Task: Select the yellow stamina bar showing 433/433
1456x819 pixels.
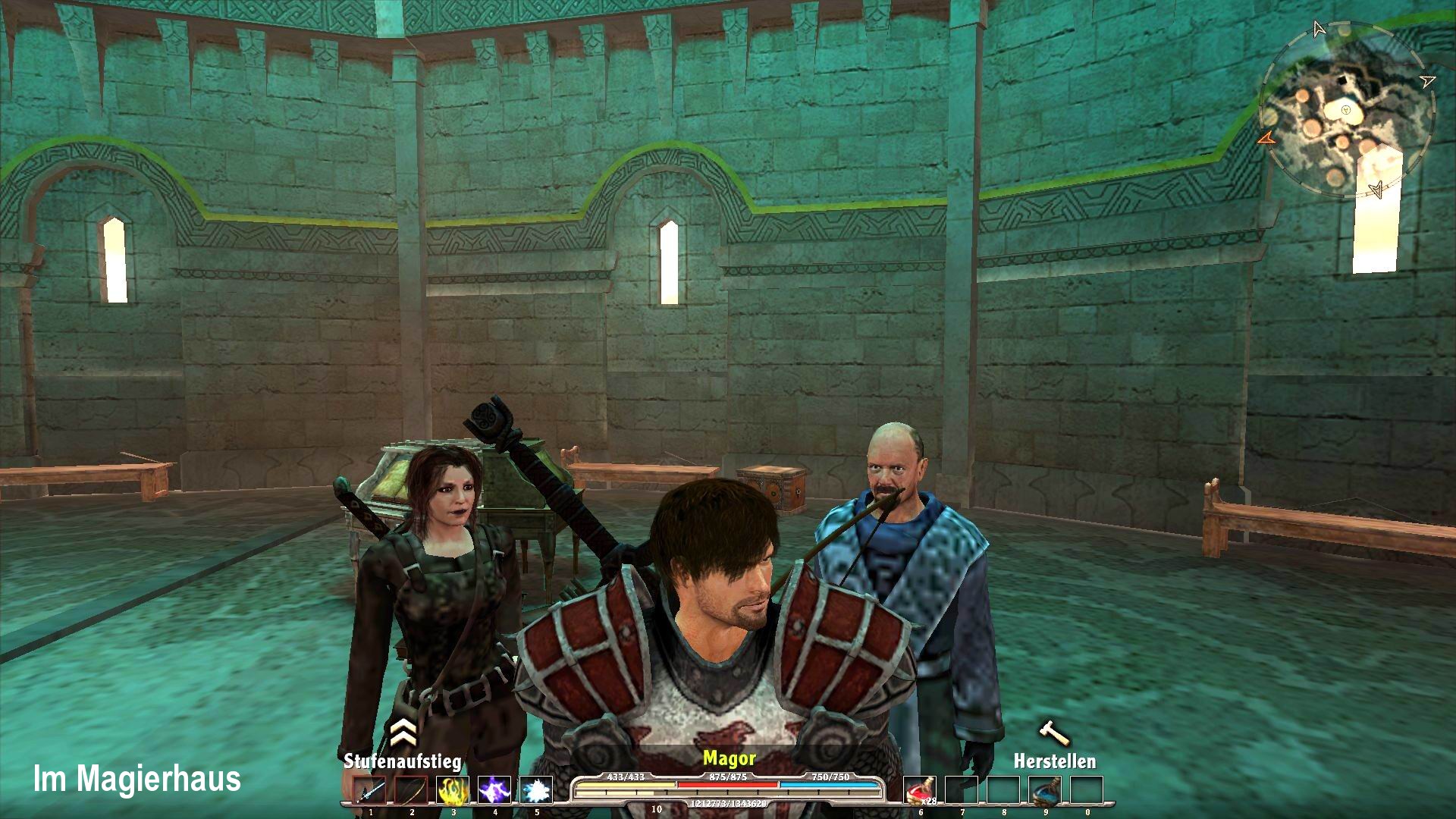Action: (627, 786)
